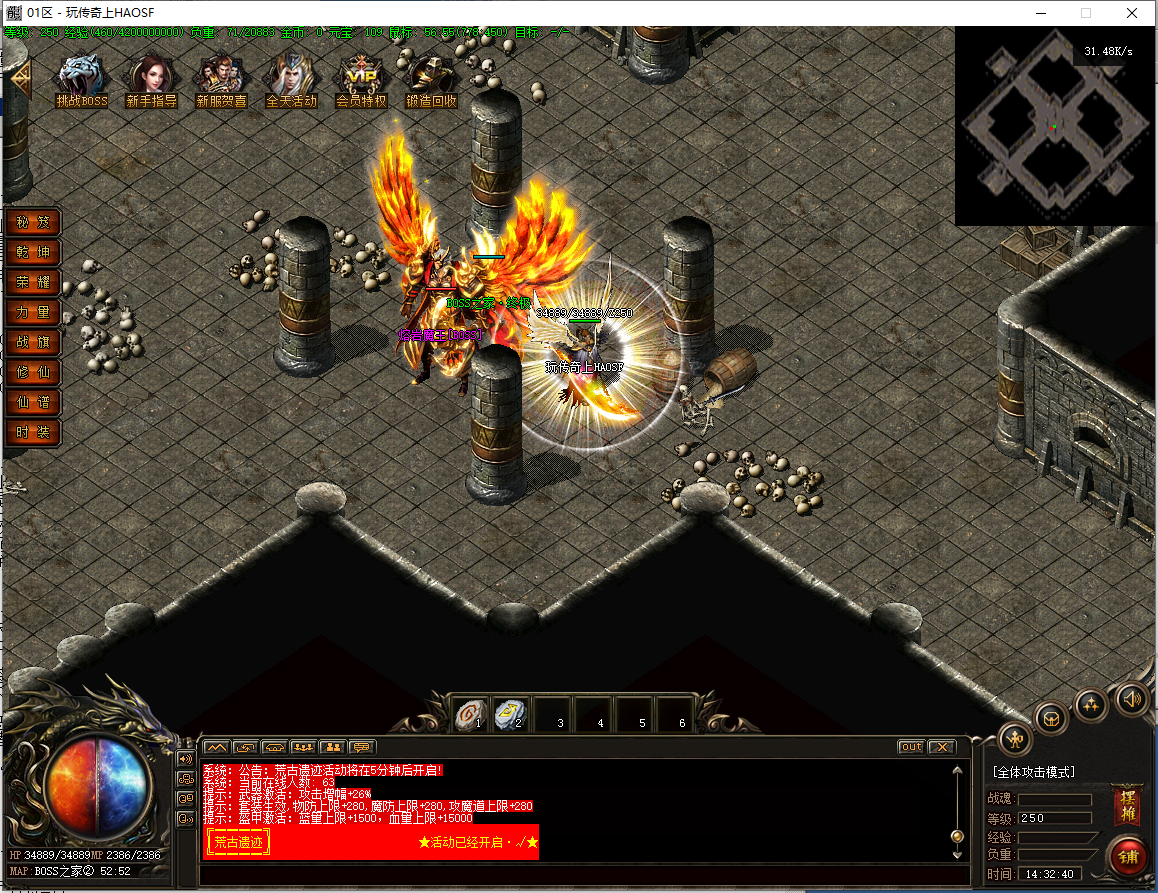Screen dimensions: 1158x893
Task: Open the 时装 costume button
Action: tap(33, 433)
